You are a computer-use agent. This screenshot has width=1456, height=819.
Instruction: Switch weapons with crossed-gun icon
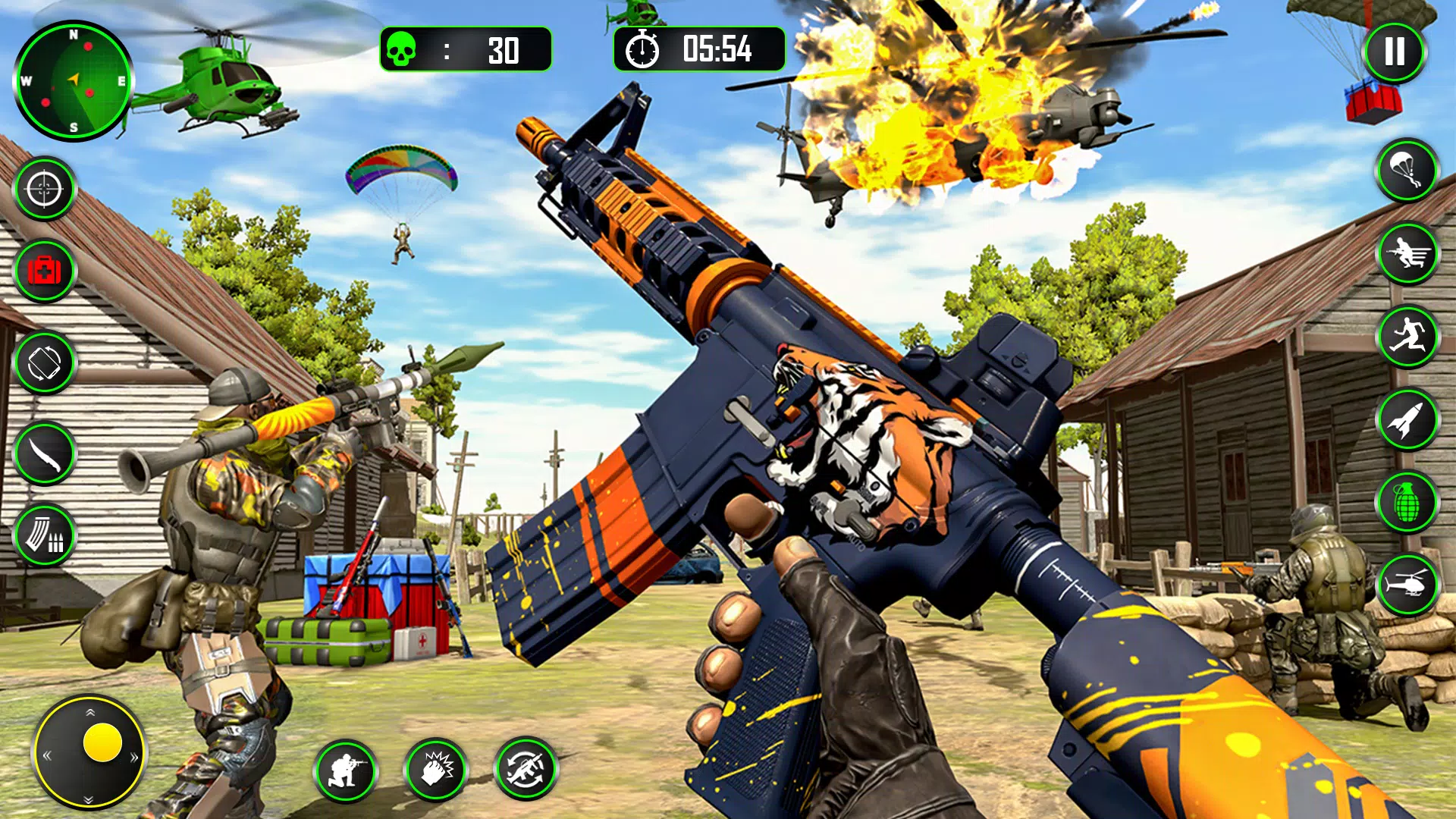[526, 770]
